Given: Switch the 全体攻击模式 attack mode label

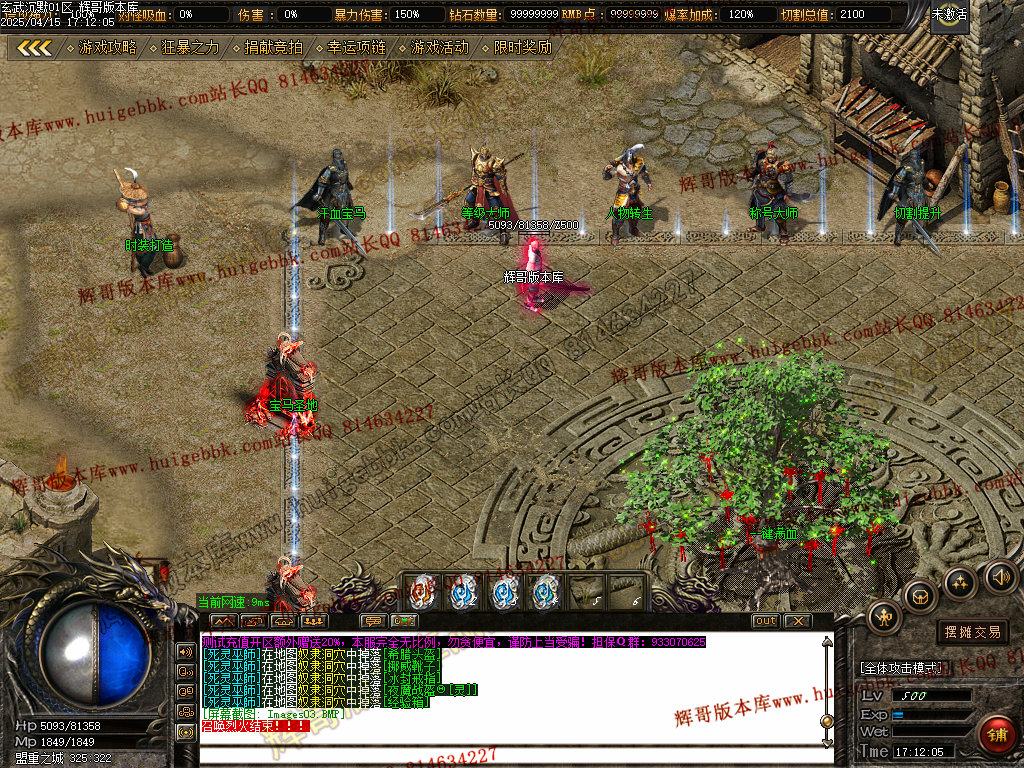Looking at the screenshot, I should (x=900, y=667).
